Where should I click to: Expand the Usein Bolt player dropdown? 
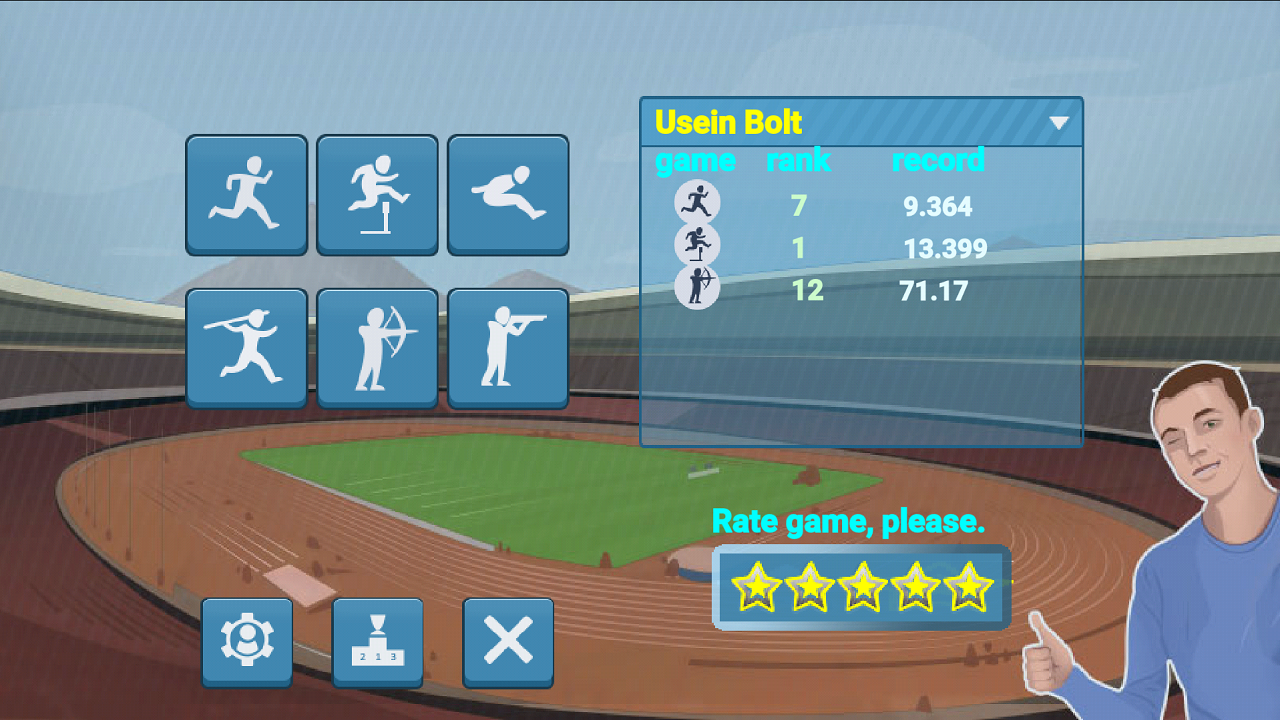click(1060, 122)
